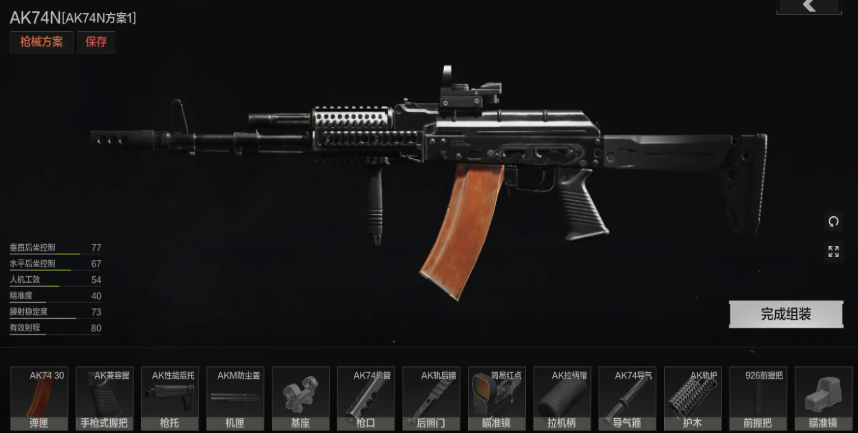Viewport: 858px width, 433px height.
Task: Go back using the top-right arrow button
Action: 810,6
